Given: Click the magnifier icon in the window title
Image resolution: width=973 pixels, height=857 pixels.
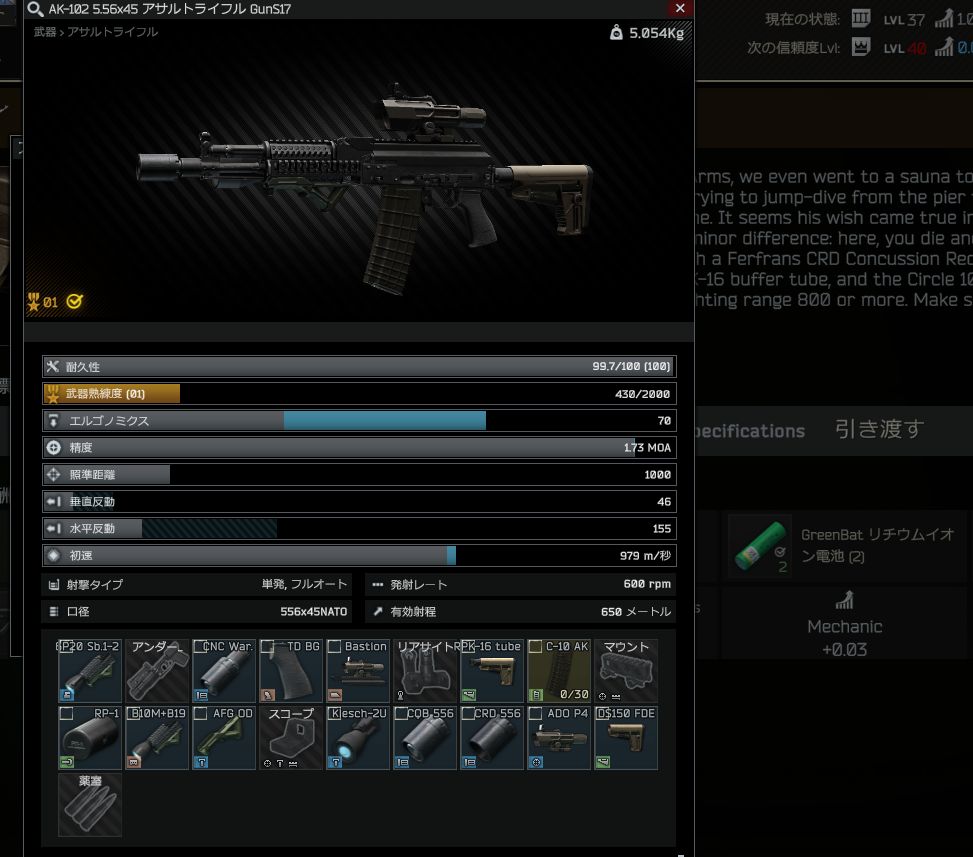Looking at the screenshot, I should 34,9.
